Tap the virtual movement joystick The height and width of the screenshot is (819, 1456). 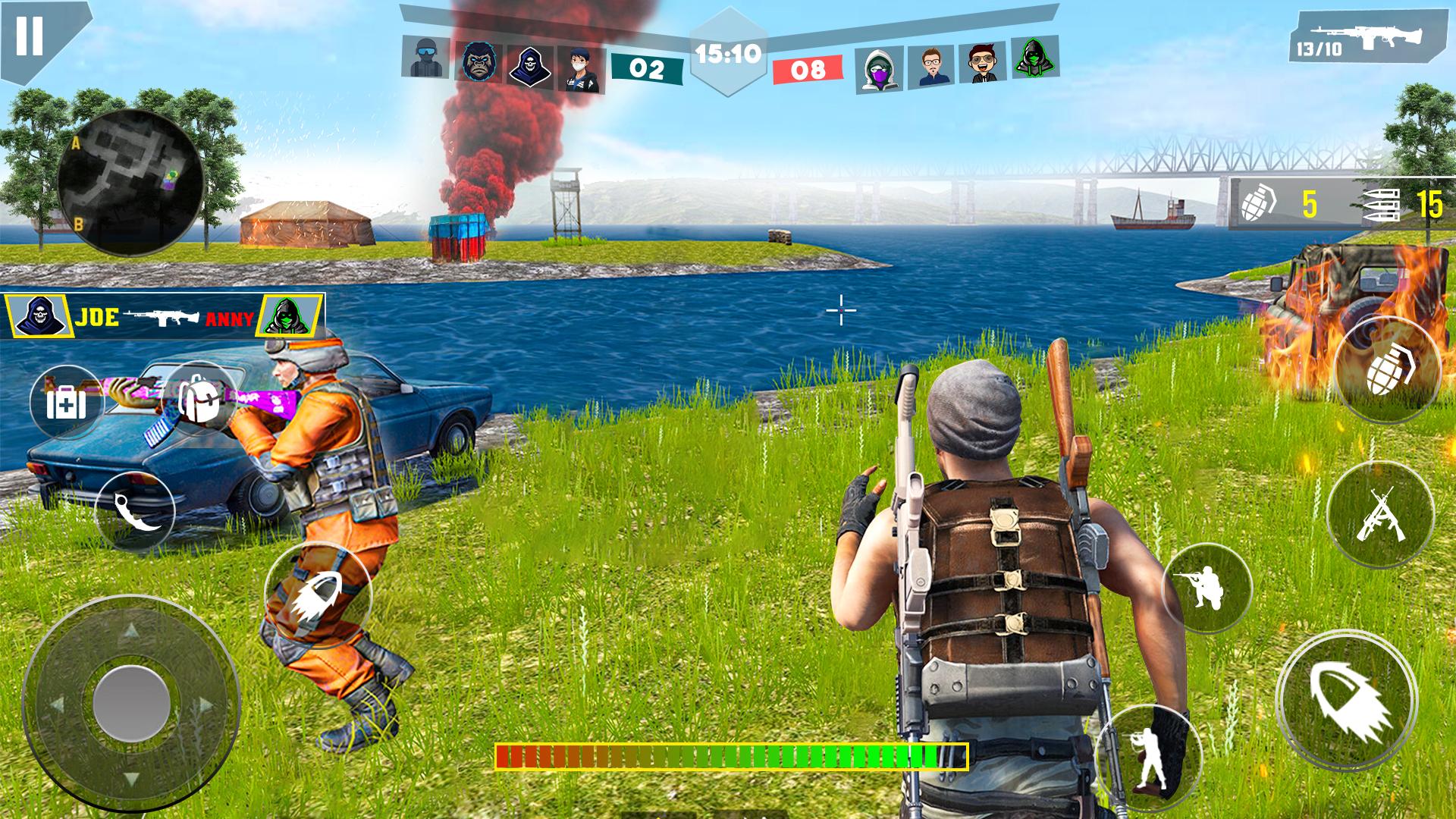pos(131,705)
